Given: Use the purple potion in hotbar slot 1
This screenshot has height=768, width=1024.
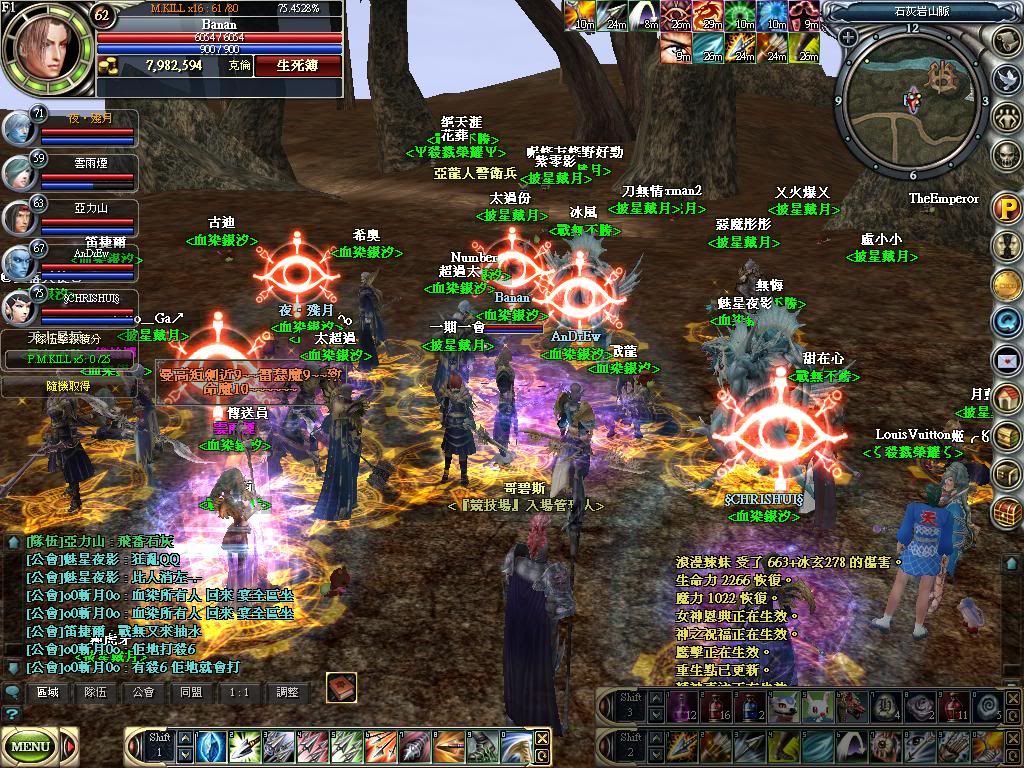Looking at the screenshot, I should 680,708.
